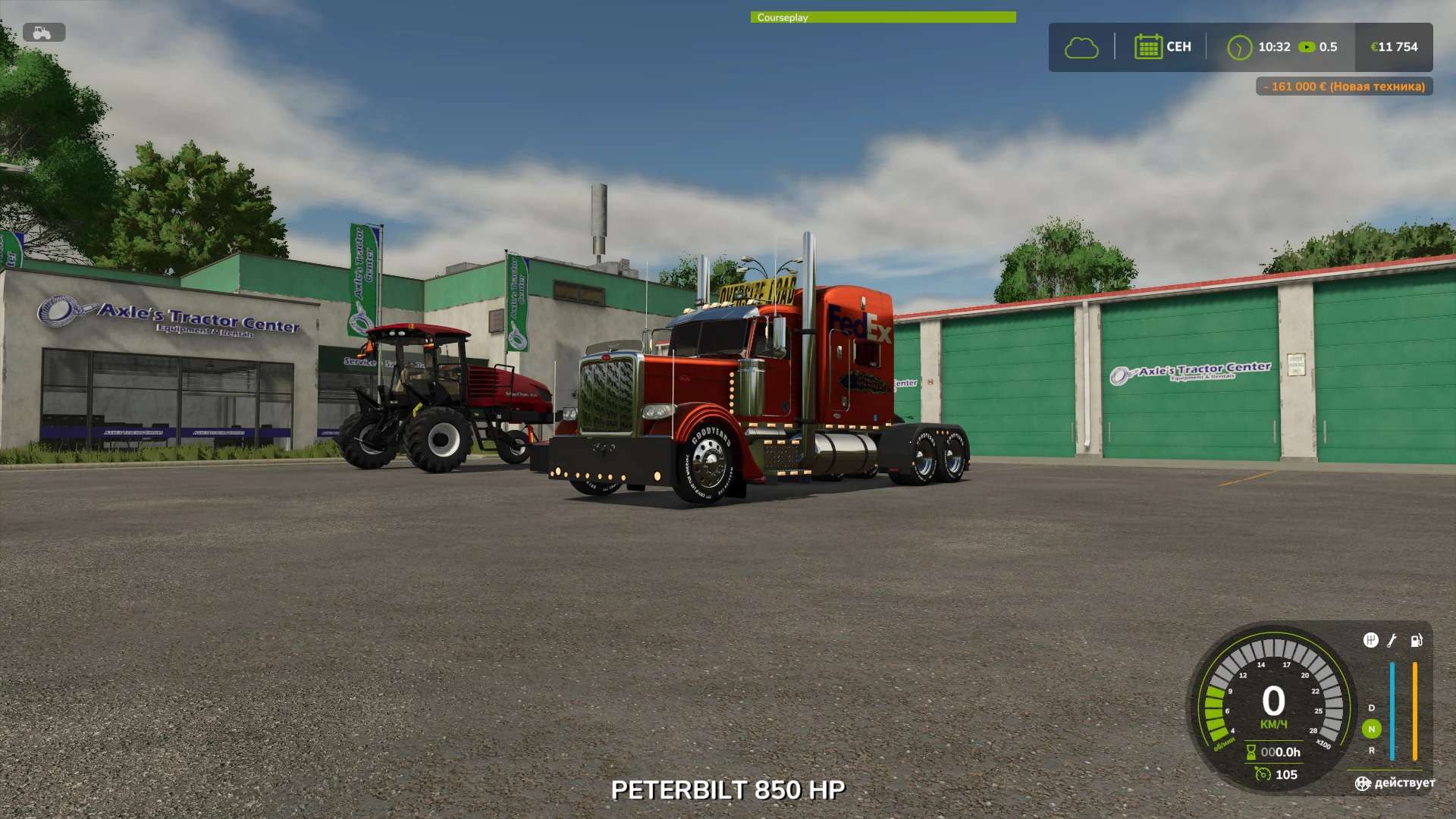Viewport: 1456px width, 819px height.
Task: Click the wrench damage icon
Action: (1392, 641)
